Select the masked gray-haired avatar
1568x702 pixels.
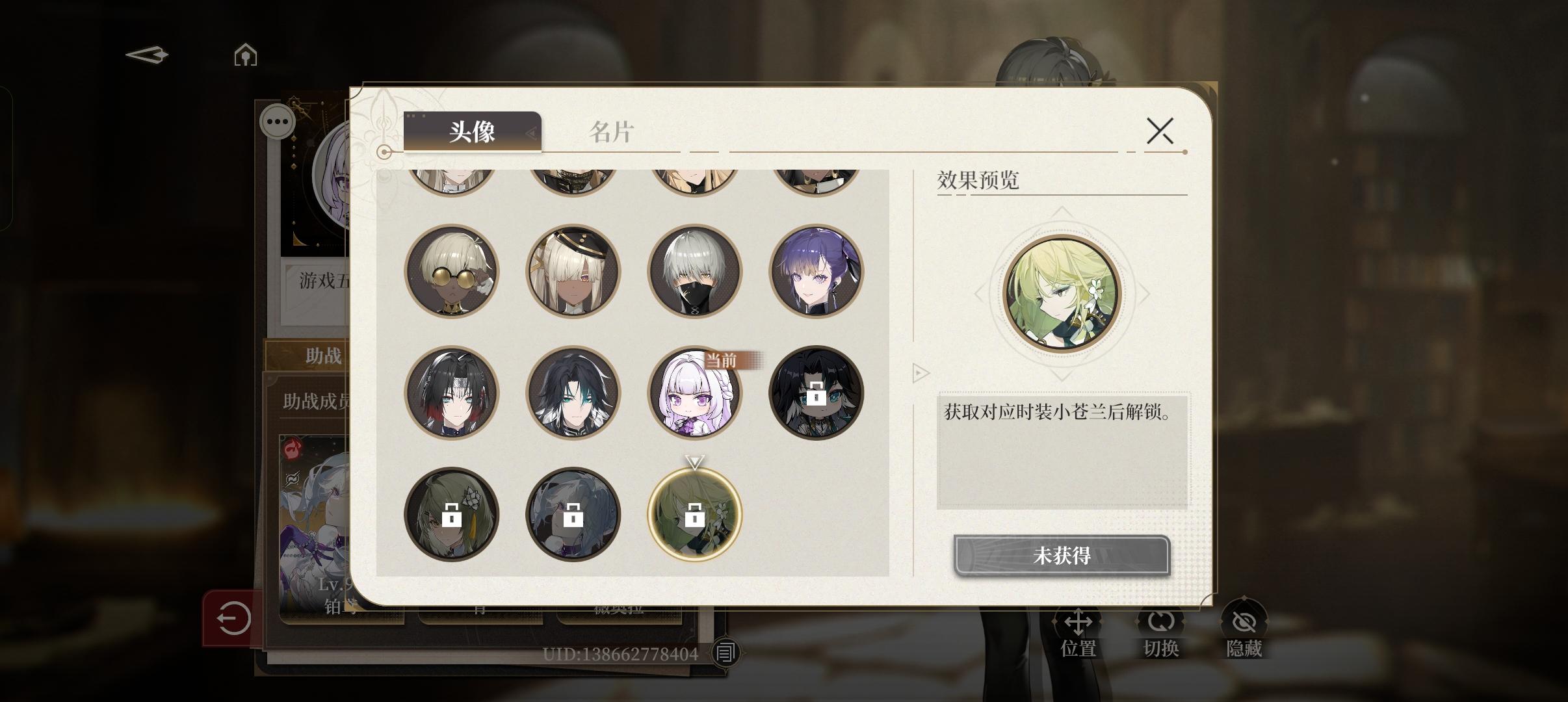(x=696, y=272)
